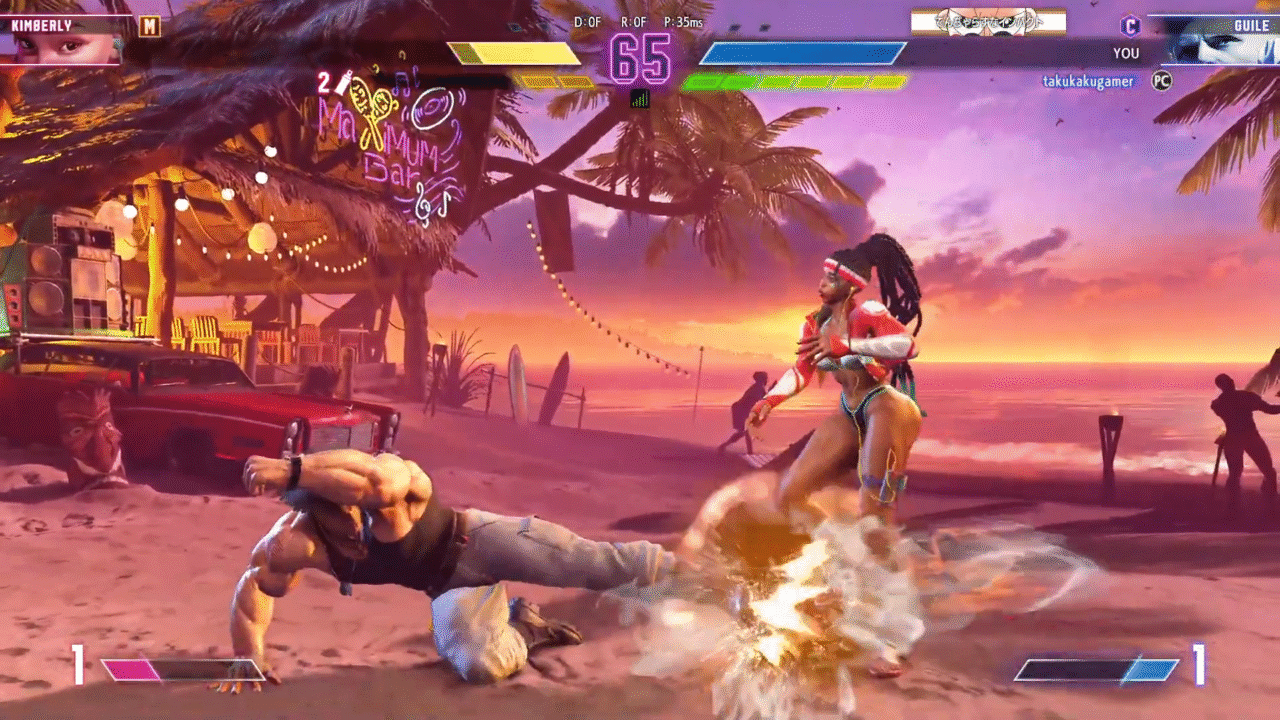Screen dimensions: 1280x720
Task: Click the PC platform icon
Action: tap(1161, 81)
